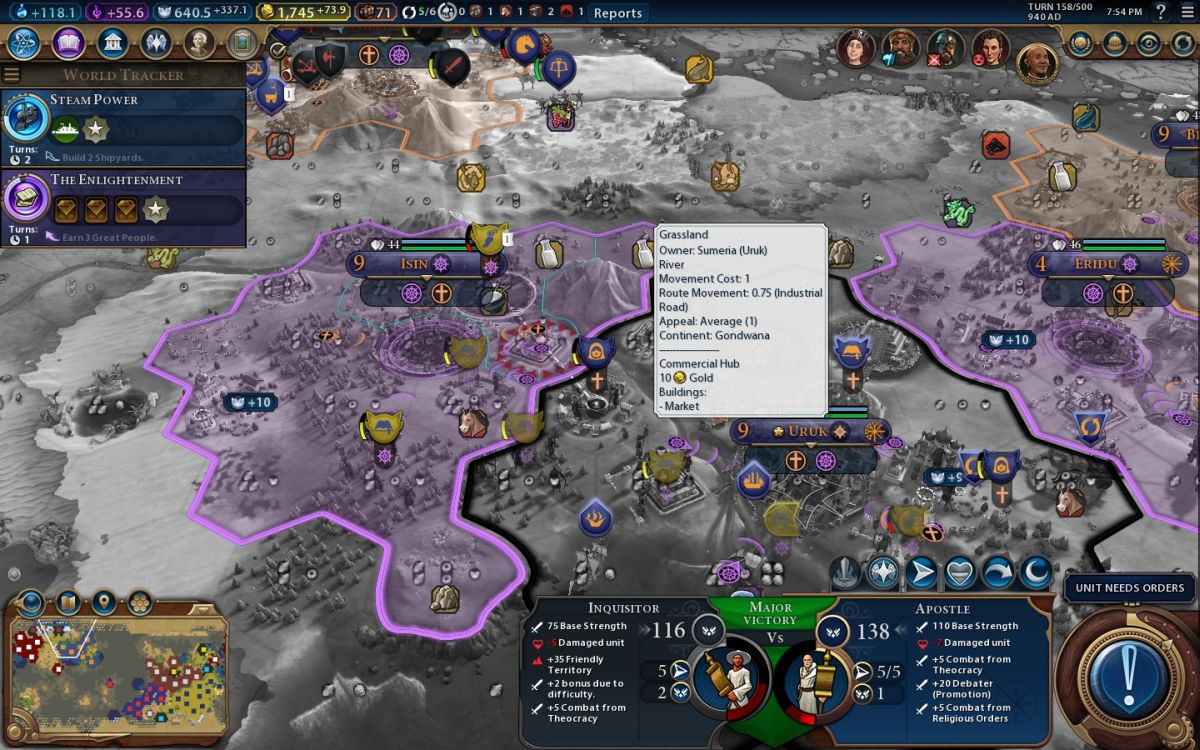Open the Religion screen
1200x750 pixels.
click(157, 44)
